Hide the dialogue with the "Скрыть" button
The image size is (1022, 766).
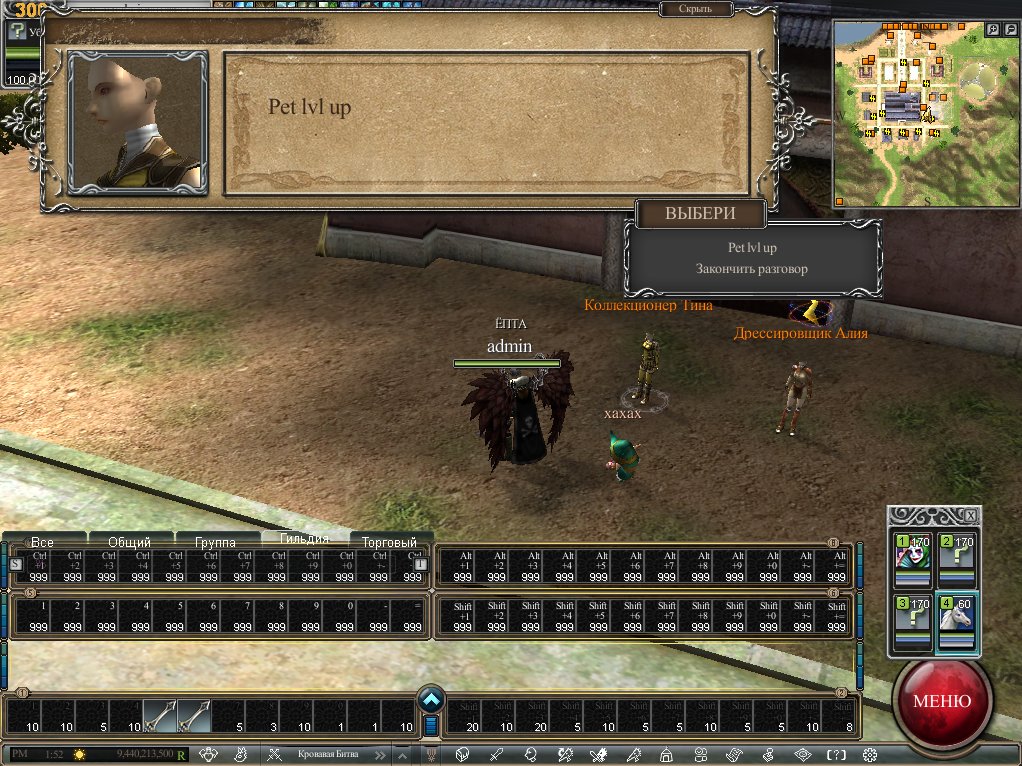pyautogui.click(x=695, y=9)
